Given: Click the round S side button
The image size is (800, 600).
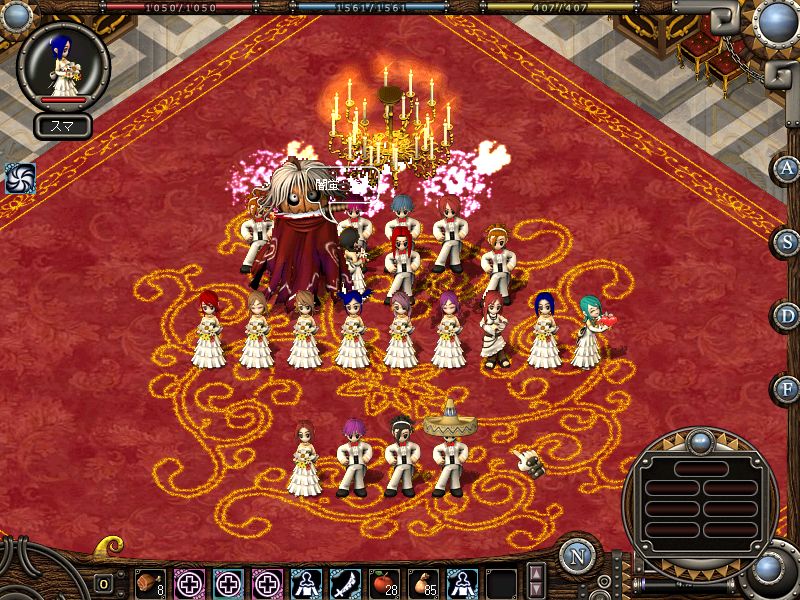Looking at the screenshot, I should (x=786, y=242).
